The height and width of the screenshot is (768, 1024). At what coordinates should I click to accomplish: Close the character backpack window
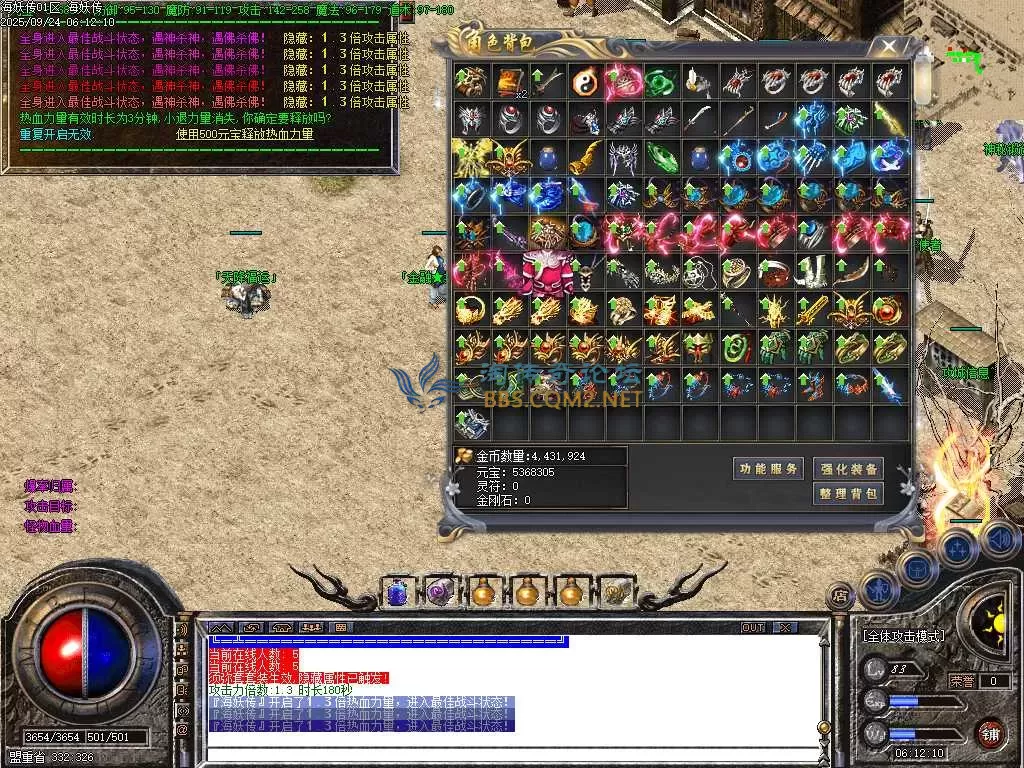pos(888,46)
